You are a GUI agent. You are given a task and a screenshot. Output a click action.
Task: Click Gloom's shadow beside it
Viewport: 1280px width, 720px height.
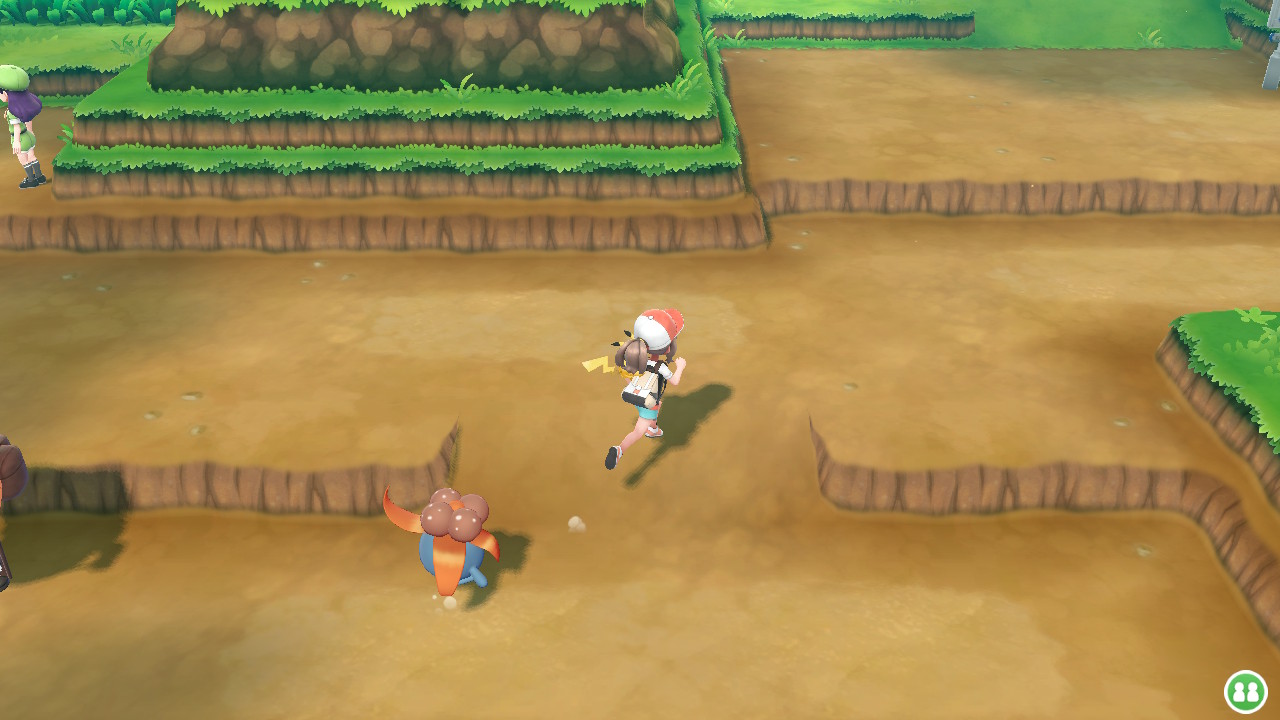pyautogui.click(x=510, y=570)
